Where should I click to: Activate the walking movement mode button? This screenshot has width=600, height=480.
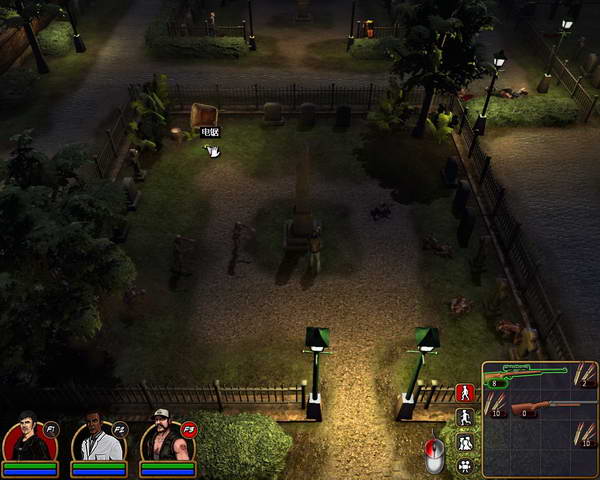(465, 393)
